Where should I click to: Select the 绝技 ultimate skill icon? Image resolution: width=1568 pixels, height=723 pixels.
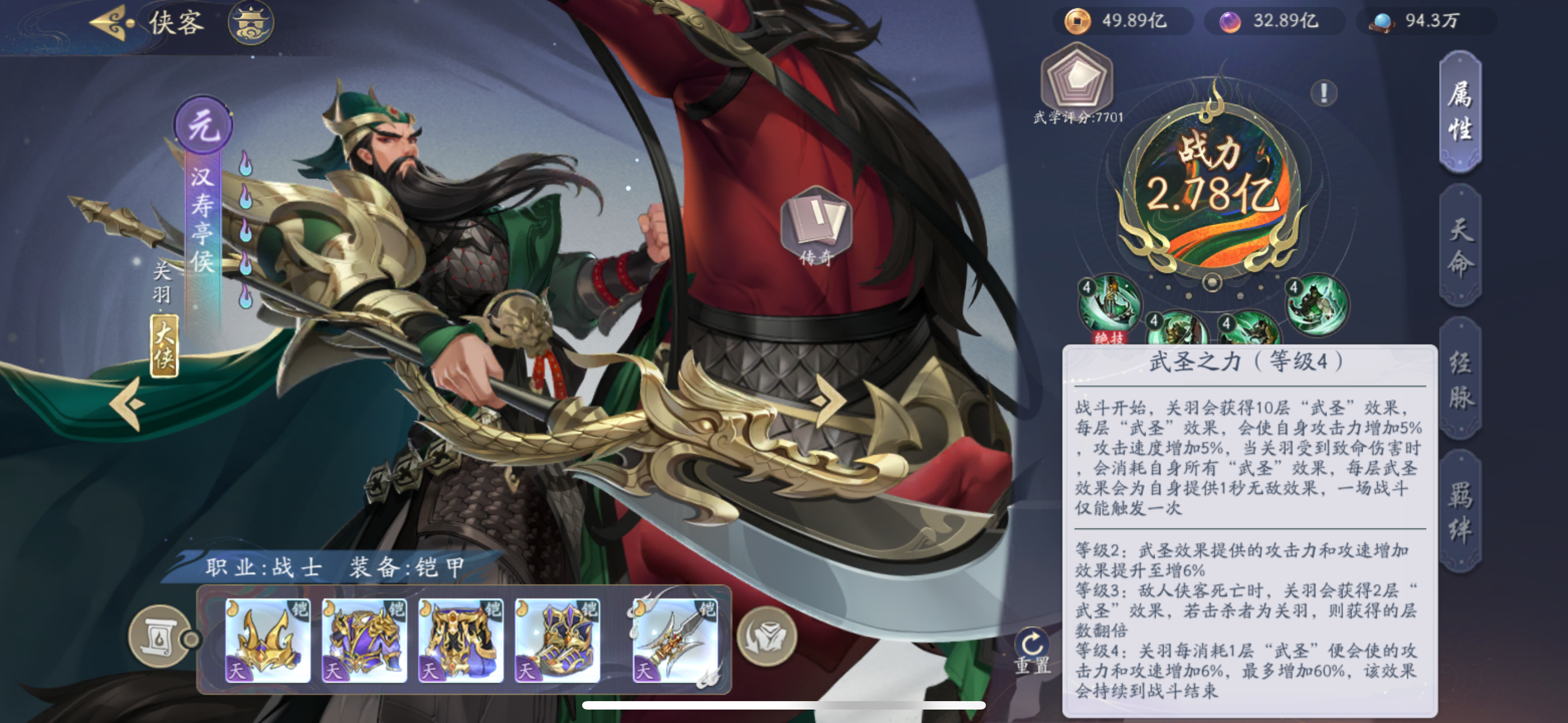tap(1109, 305)
